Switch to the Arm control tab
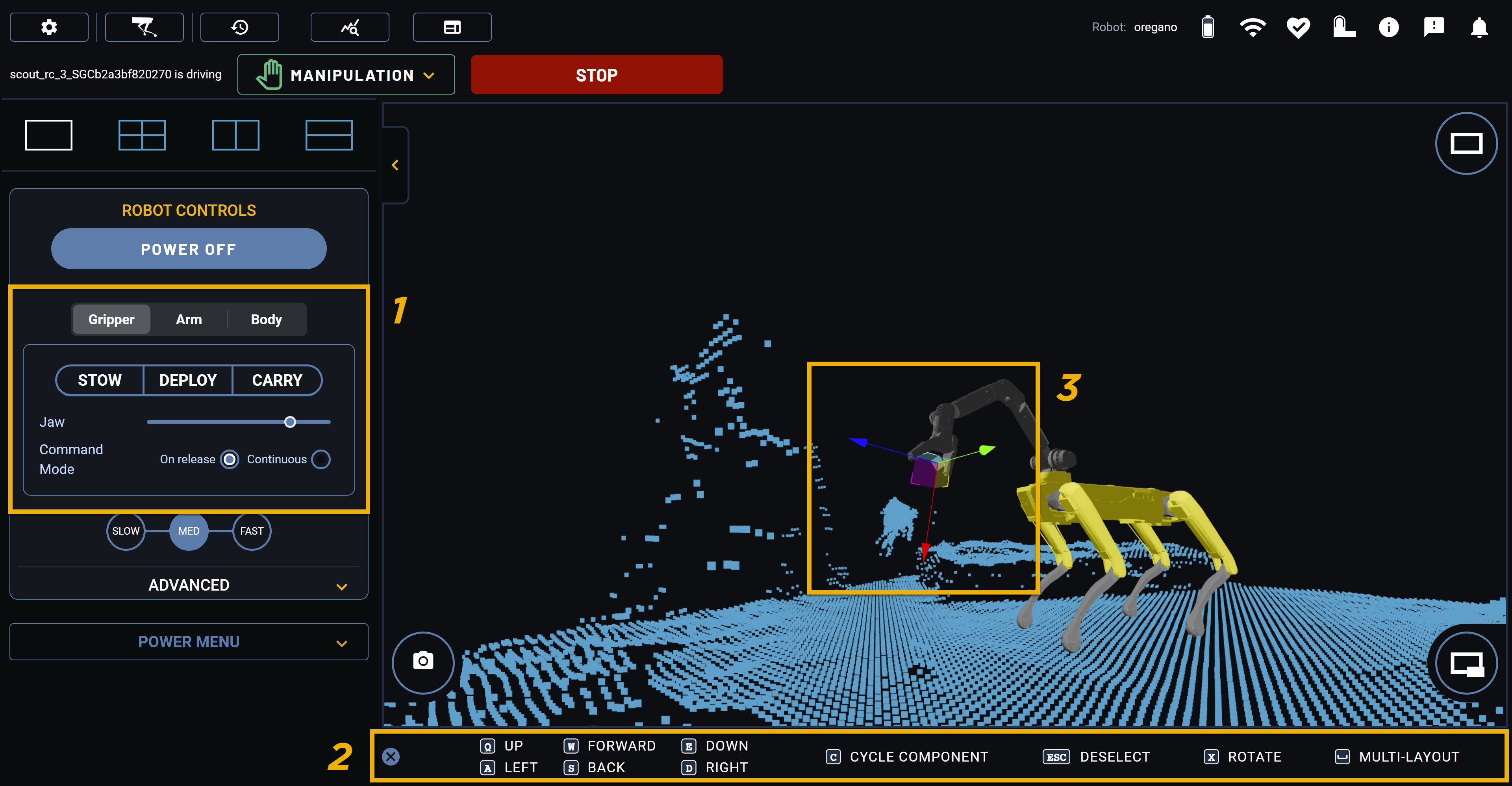 (x=189, y=319)
